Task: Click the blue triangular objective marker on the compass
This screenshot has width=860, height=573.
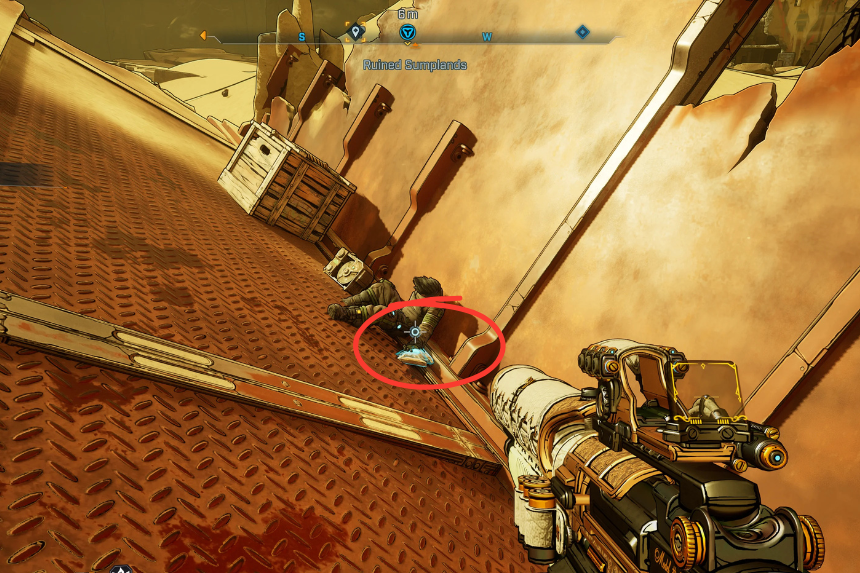Action: [x=407, y=34]
